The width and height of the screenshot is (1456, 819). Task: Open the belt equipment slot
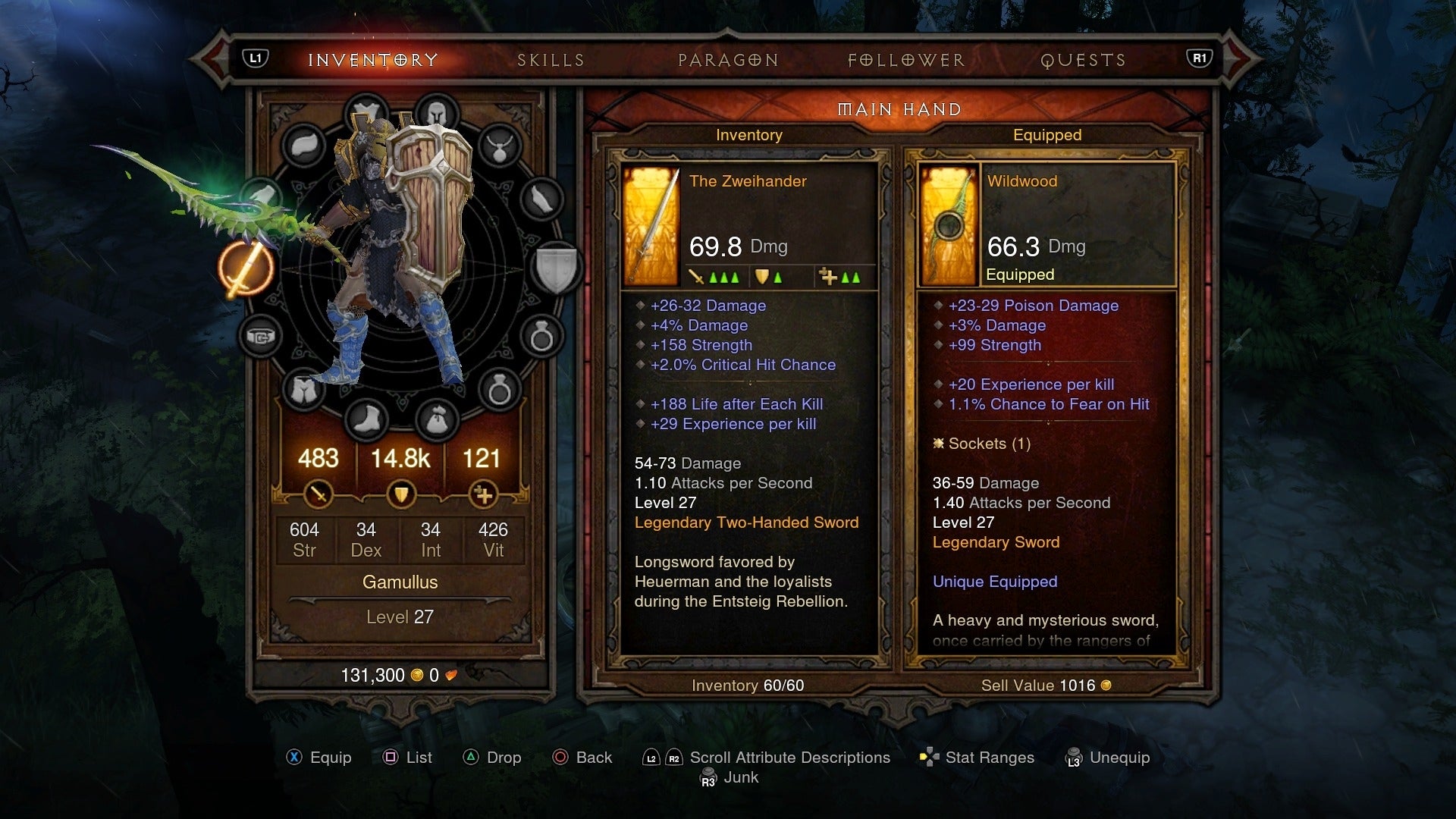pyautogui.click(x=260, y=336)
